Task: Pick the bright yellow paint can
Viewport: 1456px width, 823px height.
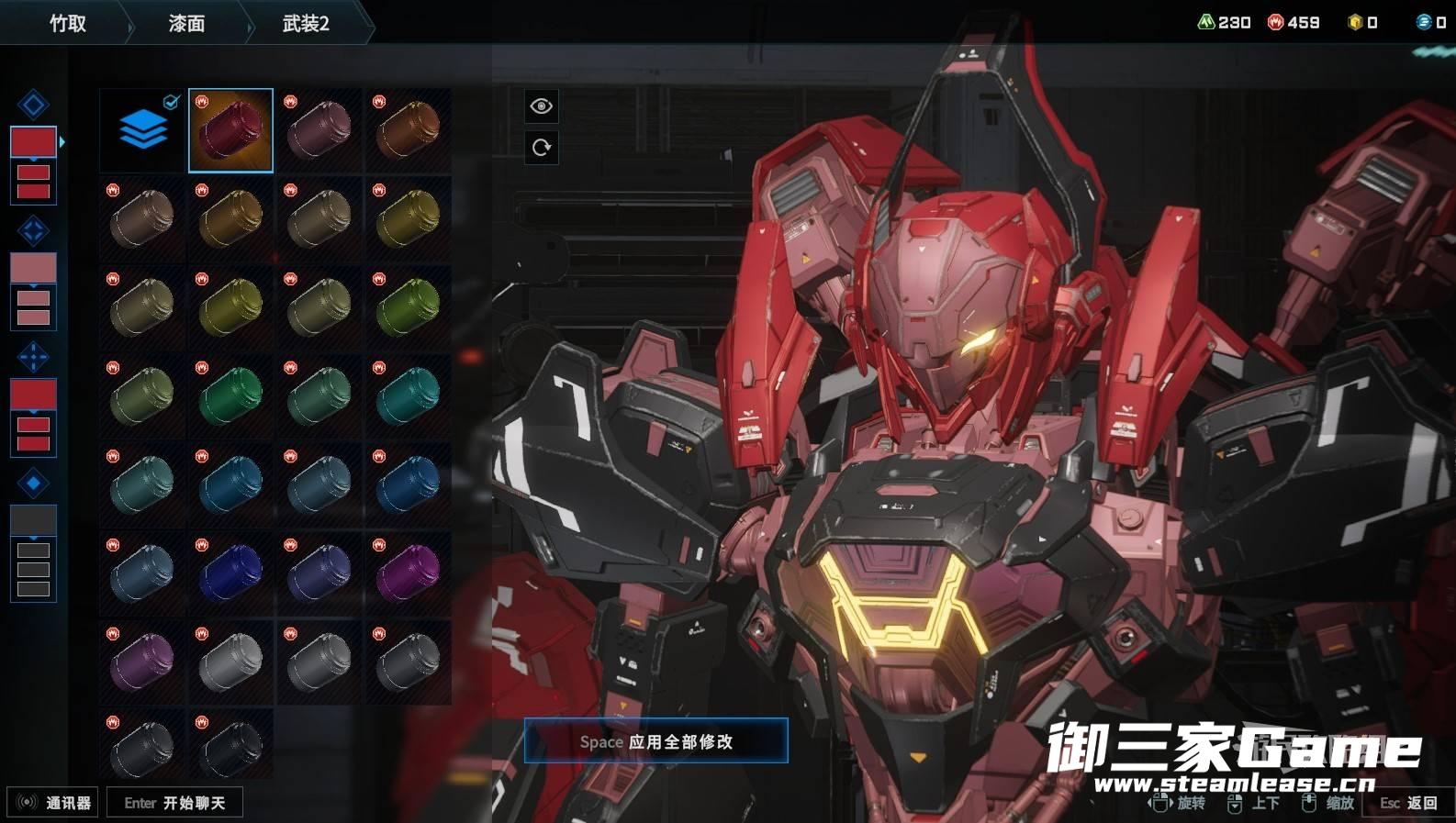Action: (x=409, y=218)
